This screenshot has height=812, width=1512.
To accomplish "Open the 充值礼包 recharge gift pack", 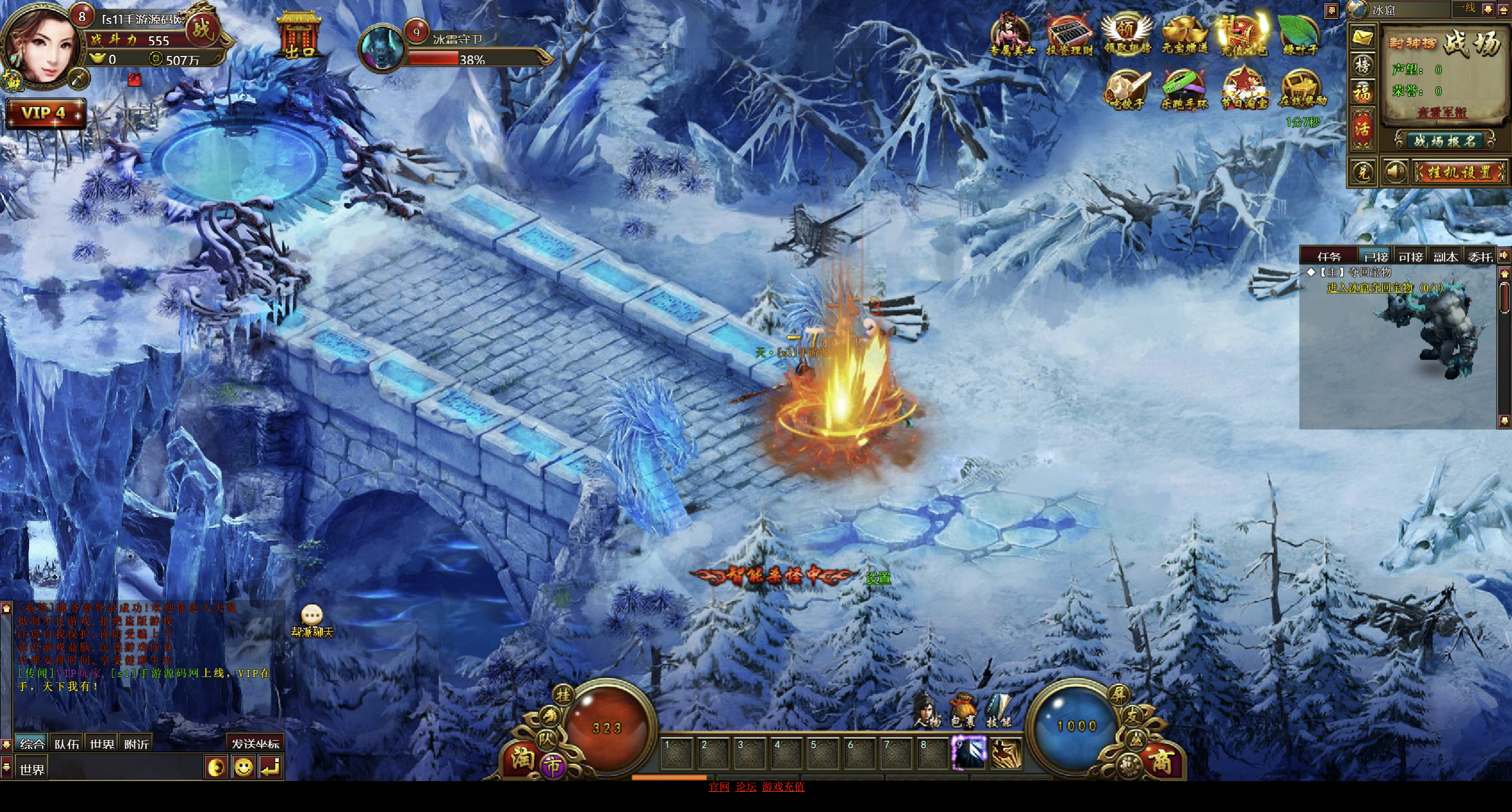I will [1243, 34].
